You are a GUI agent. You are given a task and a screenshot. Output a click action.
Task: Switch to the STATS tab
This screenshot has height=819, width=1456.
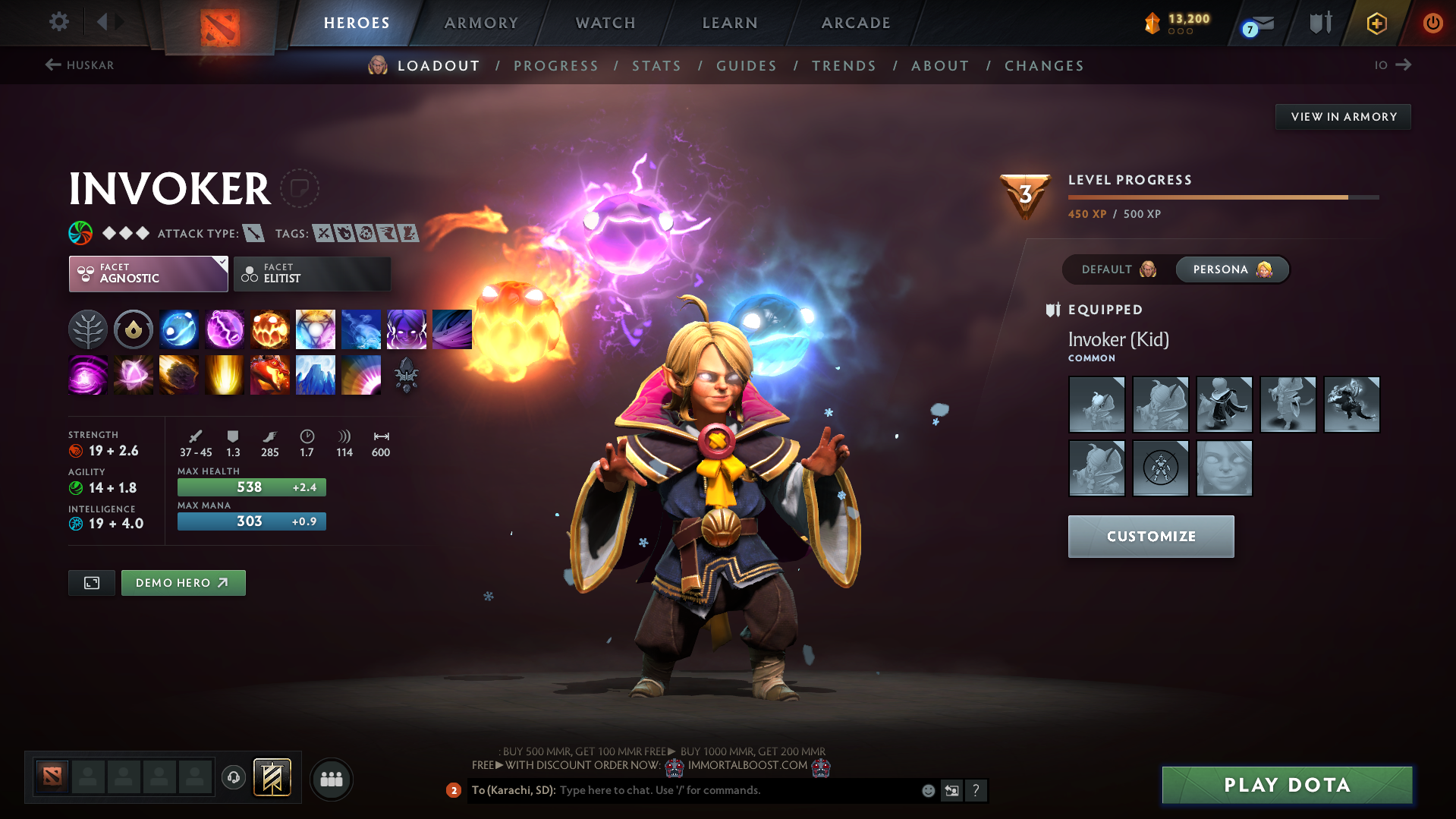point(656,65)
